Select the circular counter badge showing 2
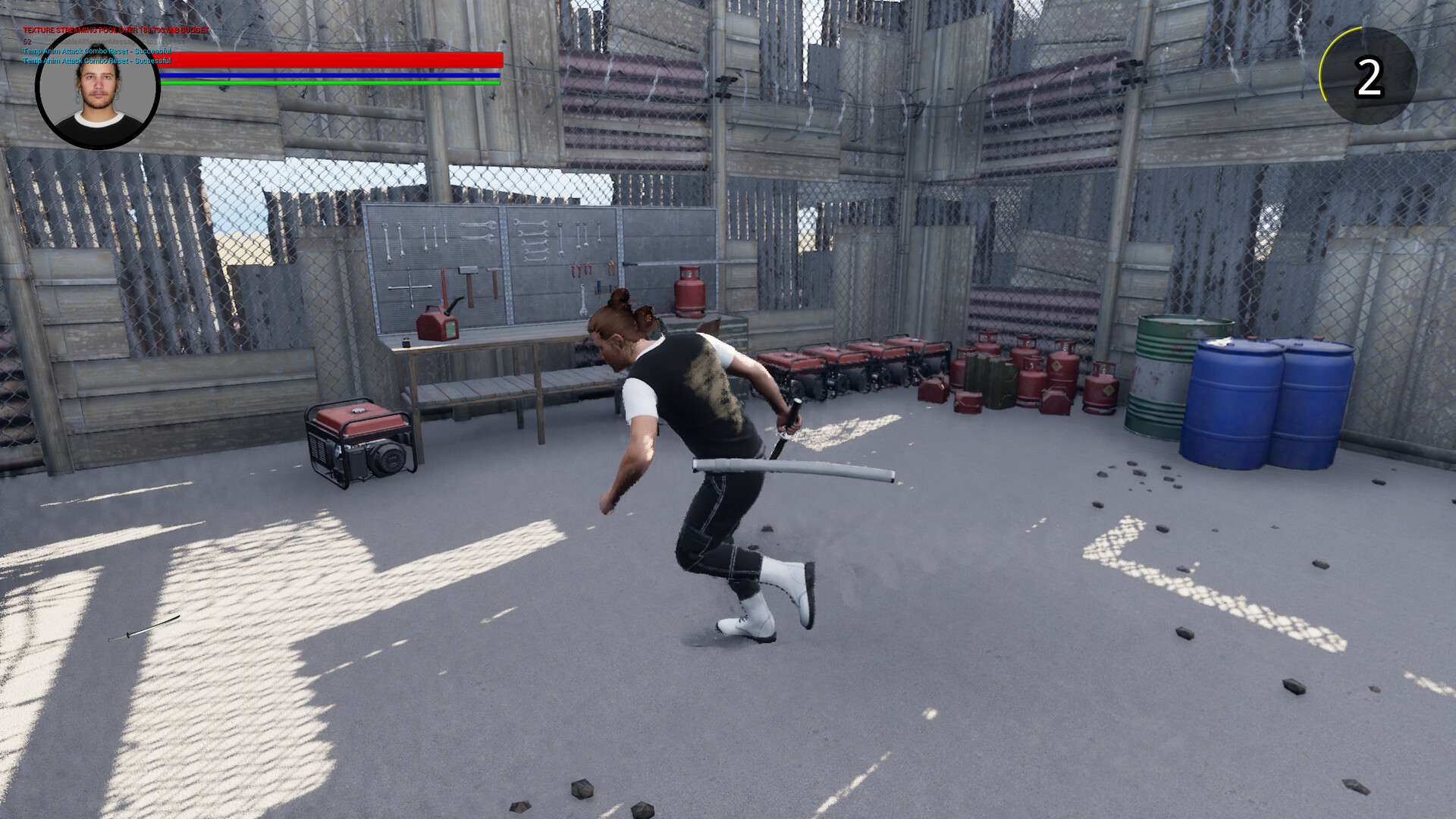1456x819 pixels. (1367, 73)
